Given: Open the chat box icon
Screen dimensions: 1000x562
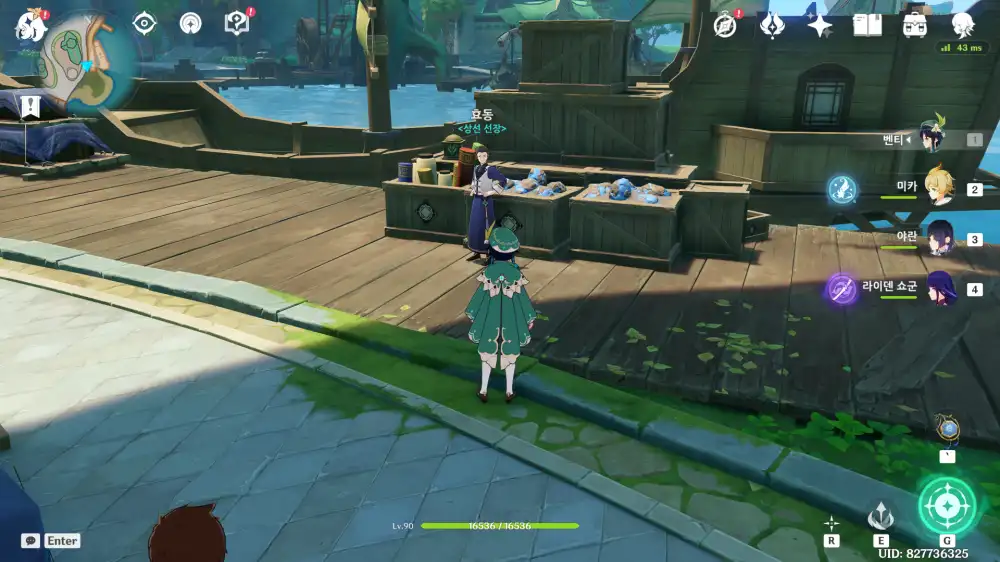Looking at the screenshot, I should [31, 540].
